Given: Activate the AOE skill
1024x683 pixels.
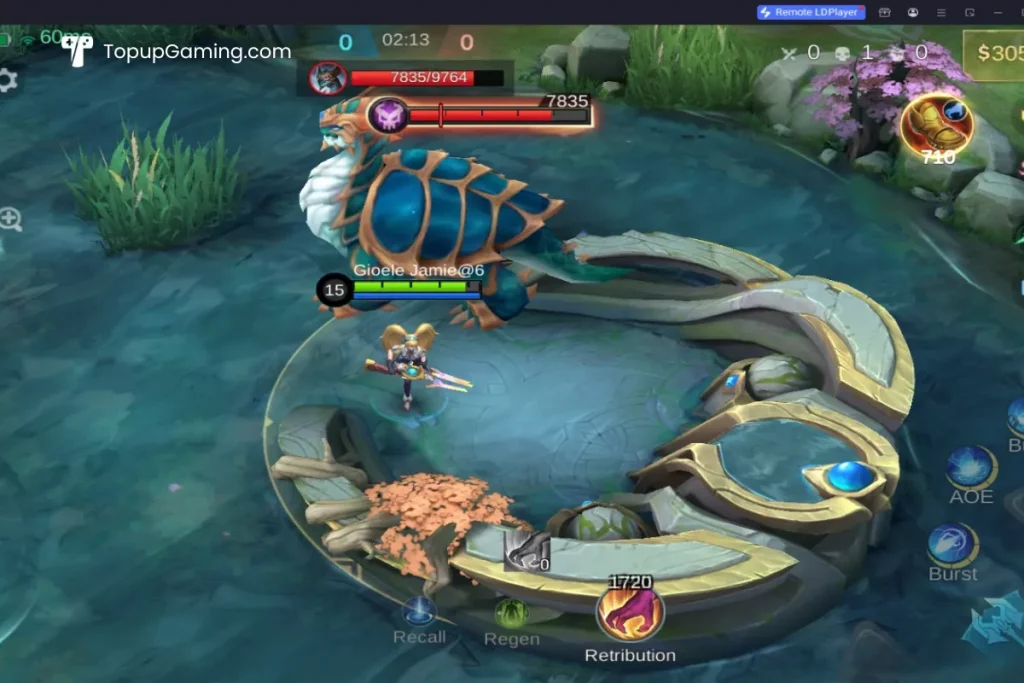Looking at the screenshot, I should point(971,467).
